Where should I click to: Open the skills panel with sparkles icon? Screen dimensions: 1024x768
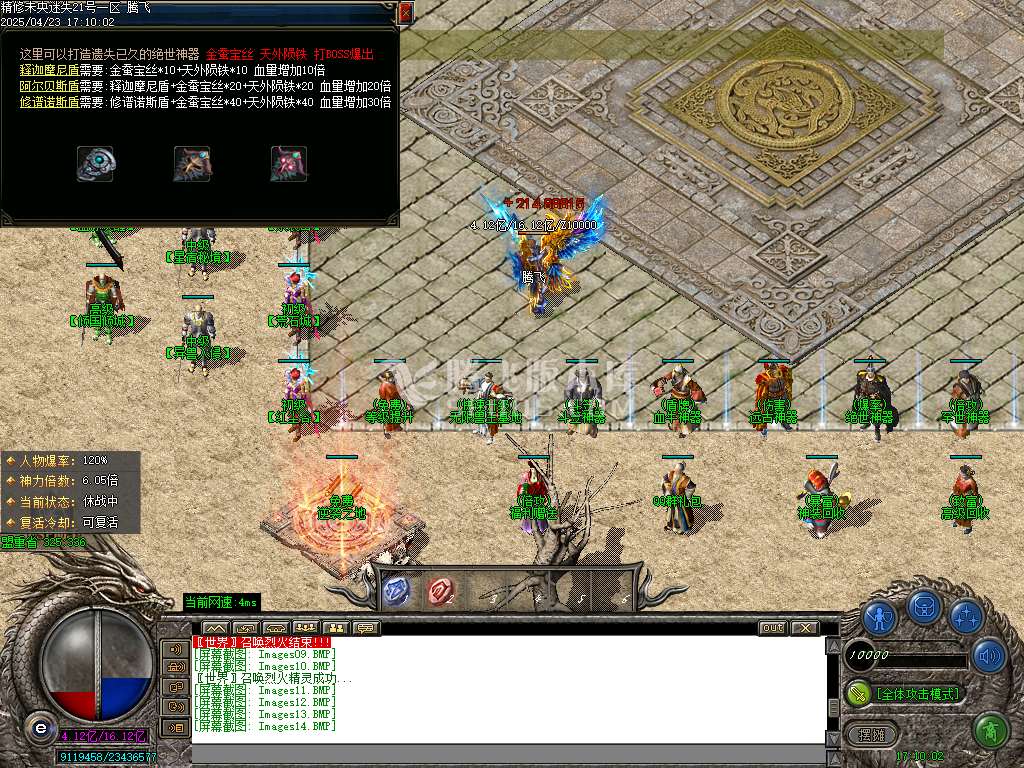pyautogui.click(x=965, y=616)
